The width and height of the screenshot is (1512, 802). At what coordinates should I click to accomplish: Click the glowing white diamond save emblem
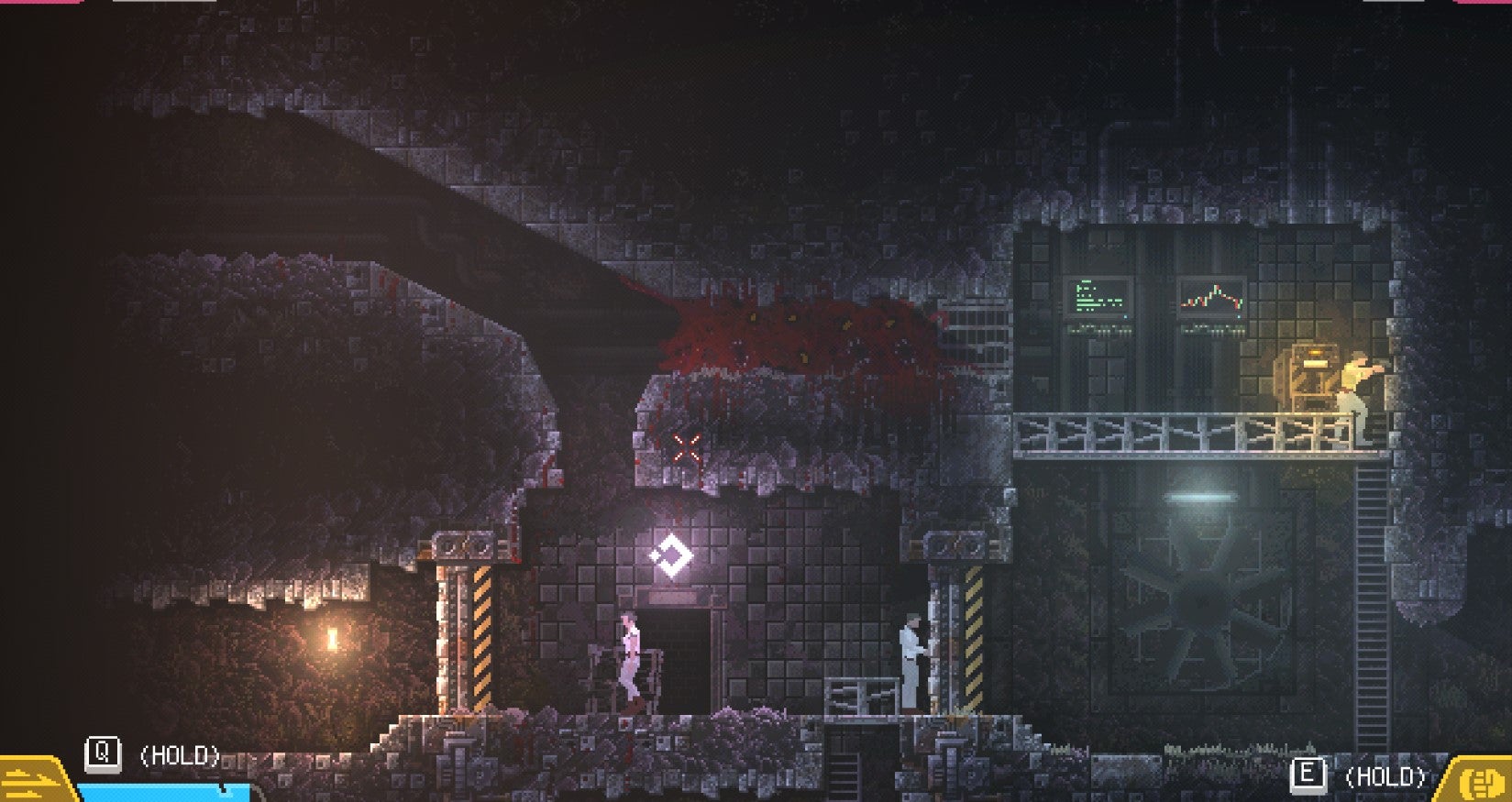click(x=674, y=555)
